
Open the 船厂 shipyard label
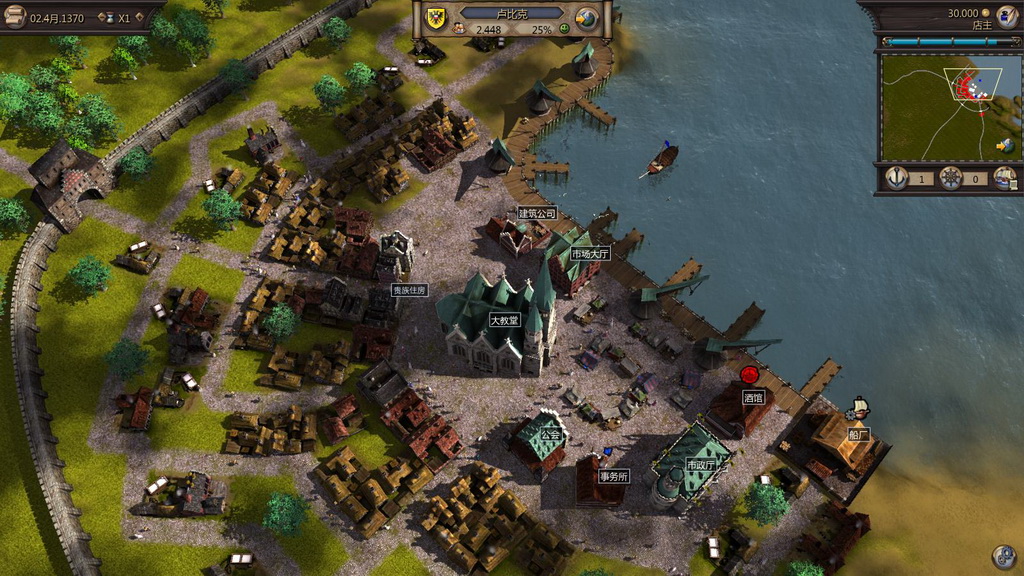[x=858, y=434]
